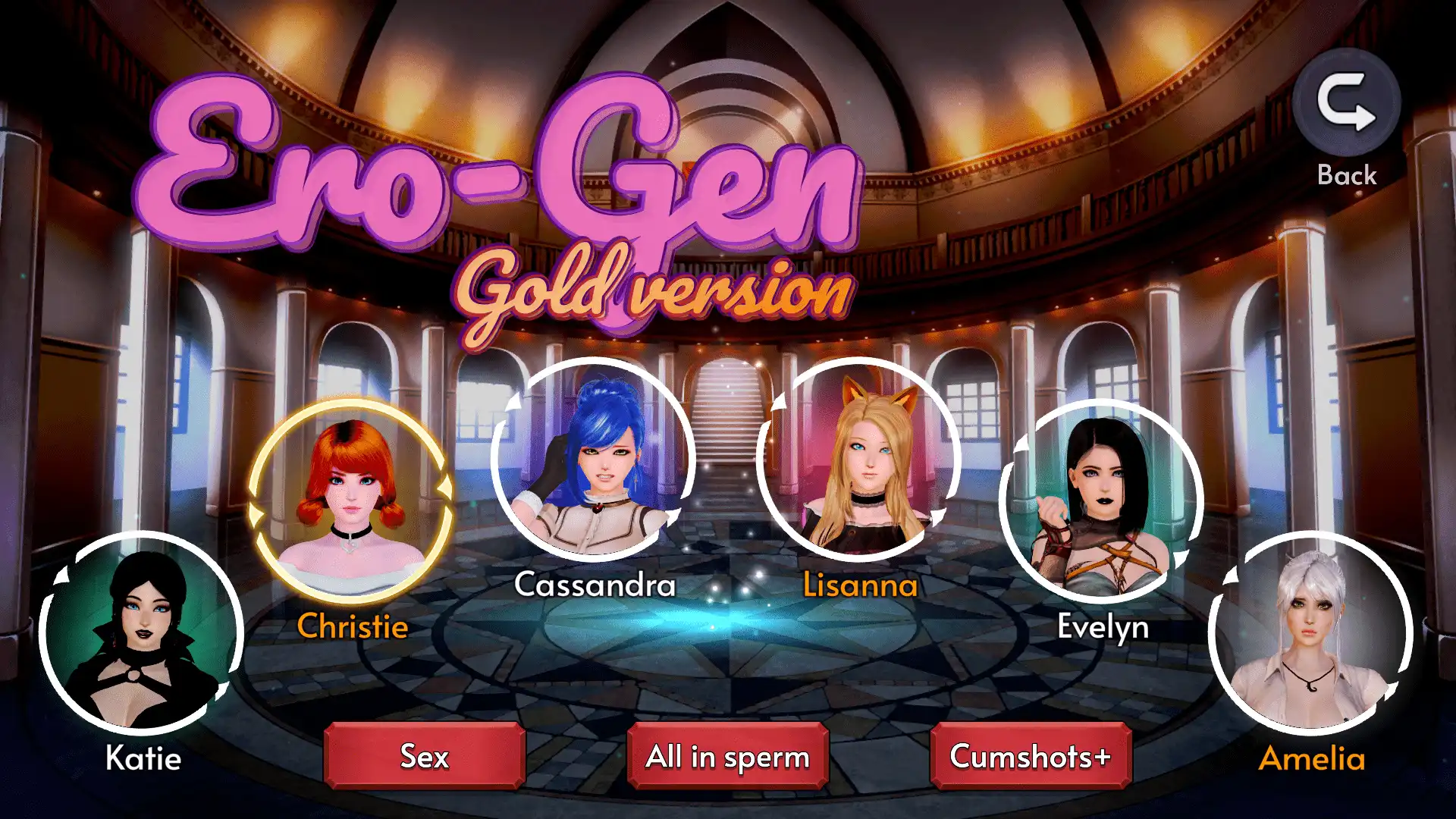Click the red Sex button
This screenshot has height=819, width=1456.
(425, 756)
